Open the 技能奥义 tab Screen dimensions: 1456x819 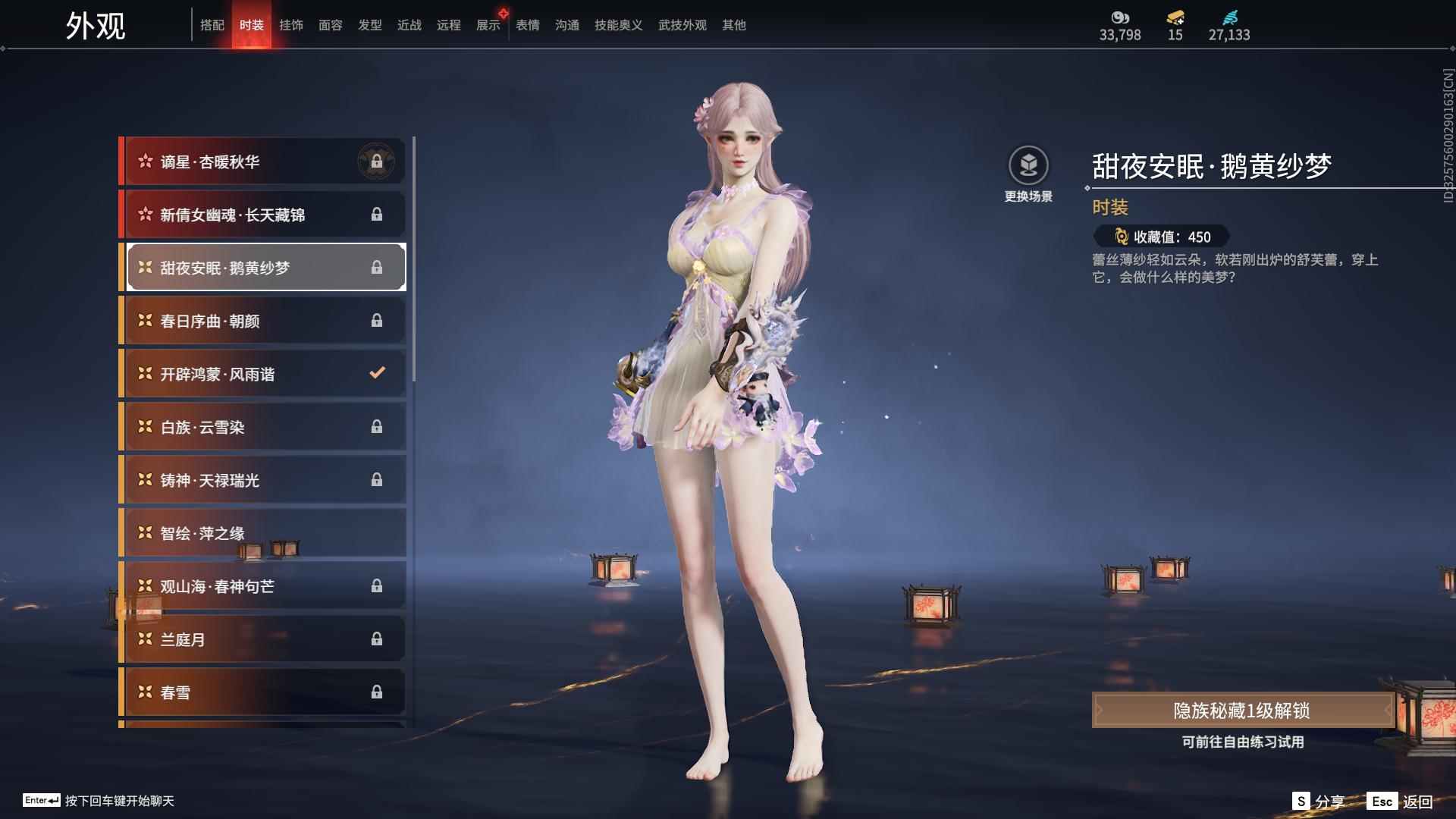[x=618, y=25]
